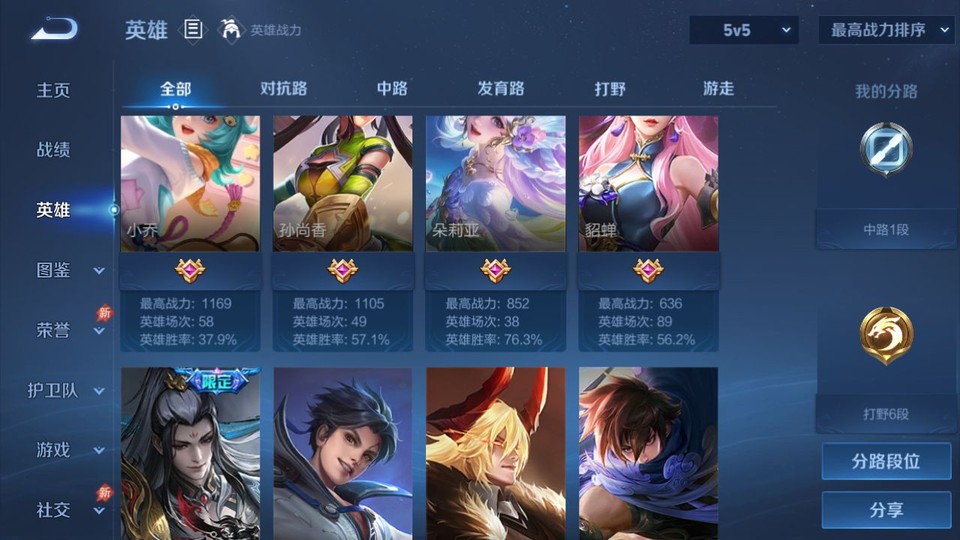Open 主页 in the side menu

pos(54,90)
